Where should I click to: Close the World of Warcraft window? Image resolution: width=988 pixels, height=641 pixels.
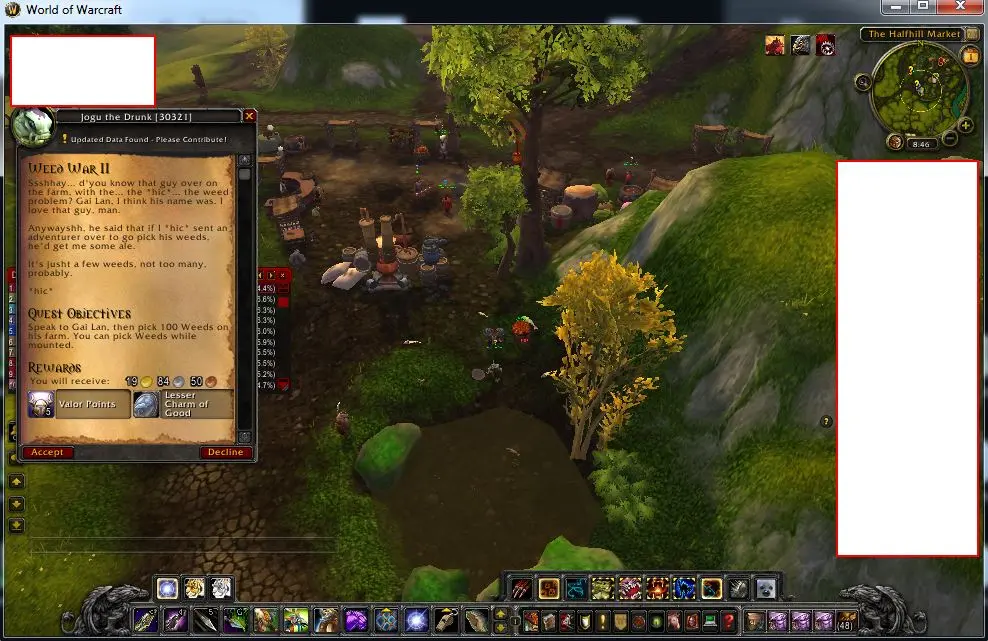click(x=965, y=7)
